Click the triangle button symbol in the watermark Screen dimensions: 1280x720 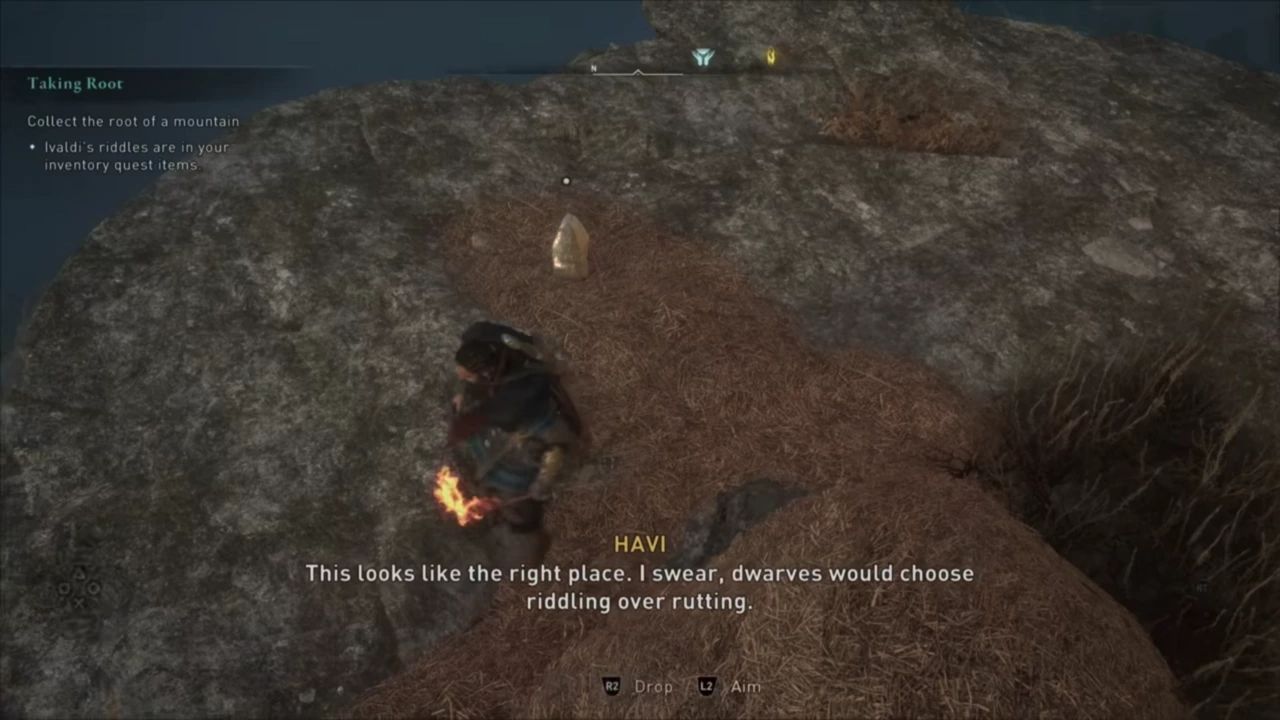coord(79,573)
